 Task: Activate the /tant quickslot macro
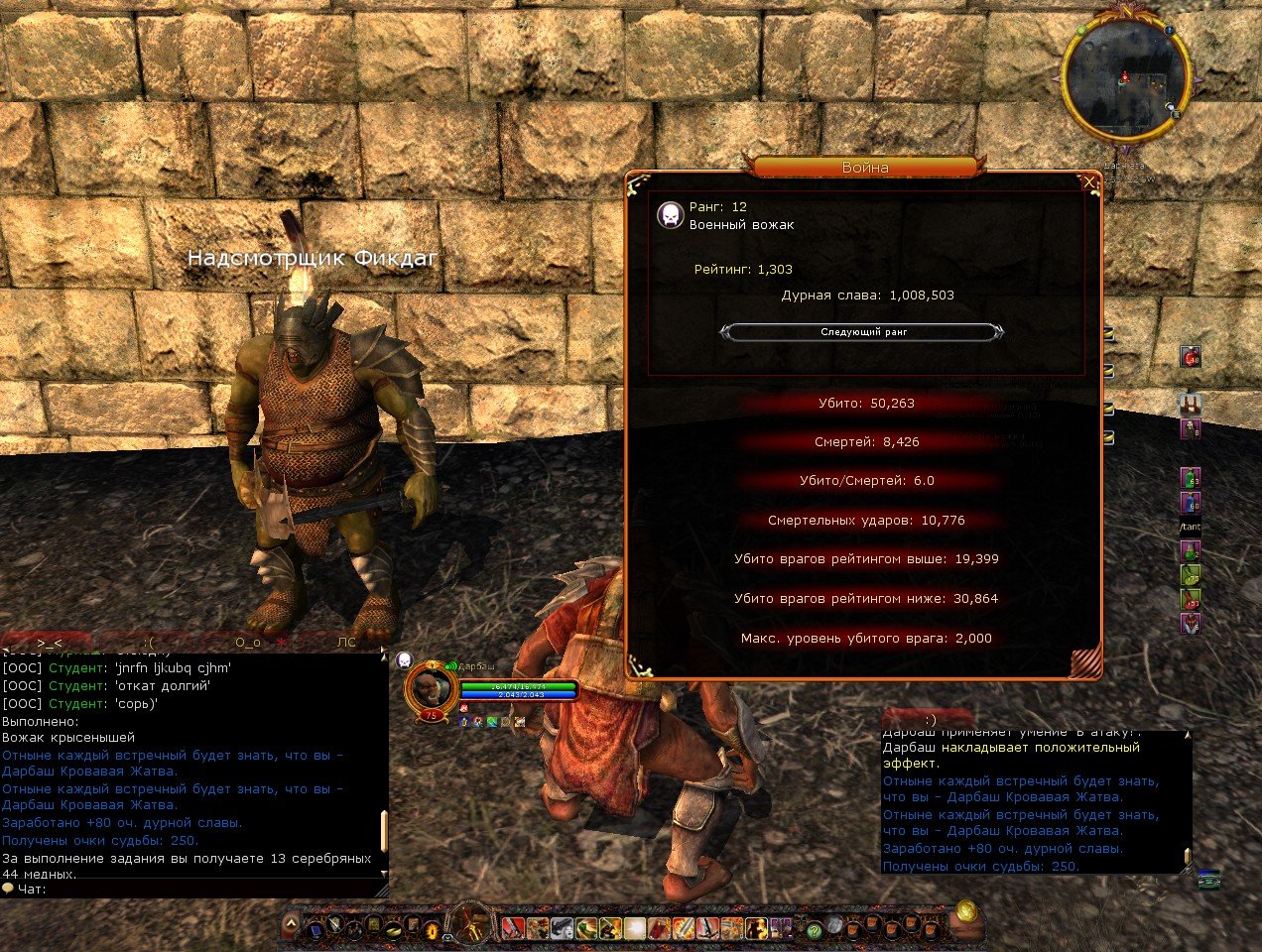[1191, 528]
